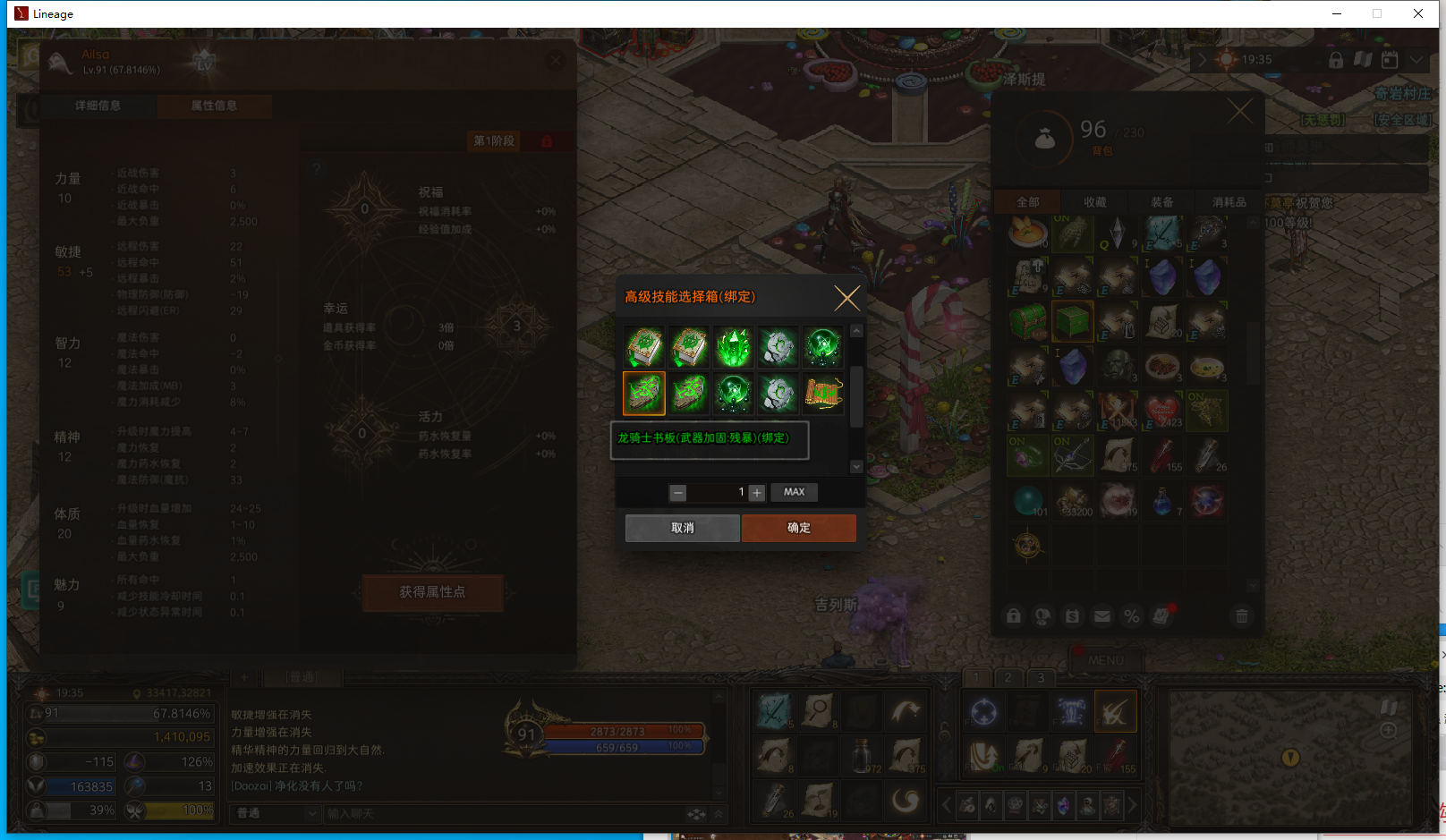Select the highlighted dragon knight tablet
This screenshot has width=1446, height=840.
tap(644, 394)
